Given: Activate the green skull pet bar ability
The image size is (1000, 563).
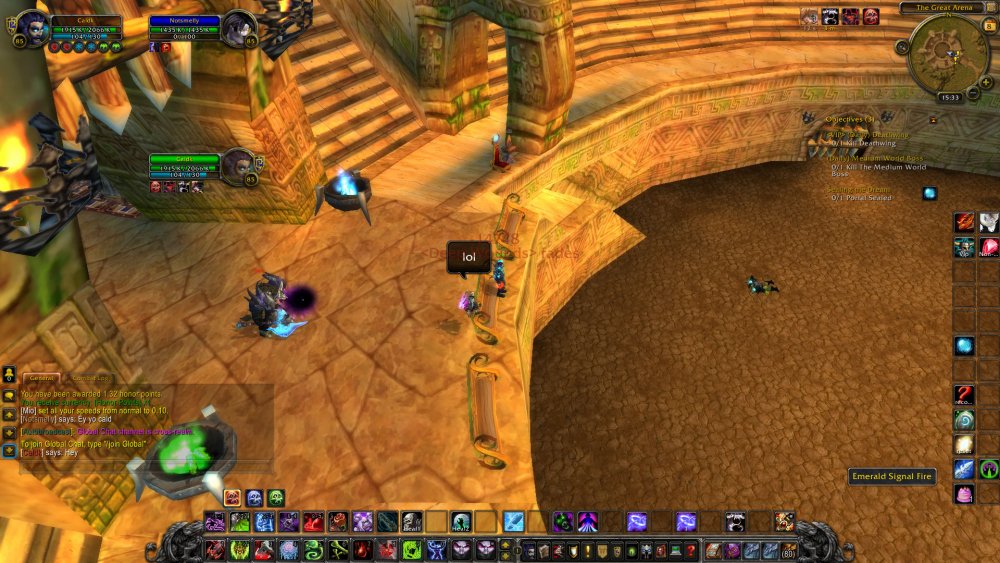Looking at the screenshot, I should (x=275, y=497).
